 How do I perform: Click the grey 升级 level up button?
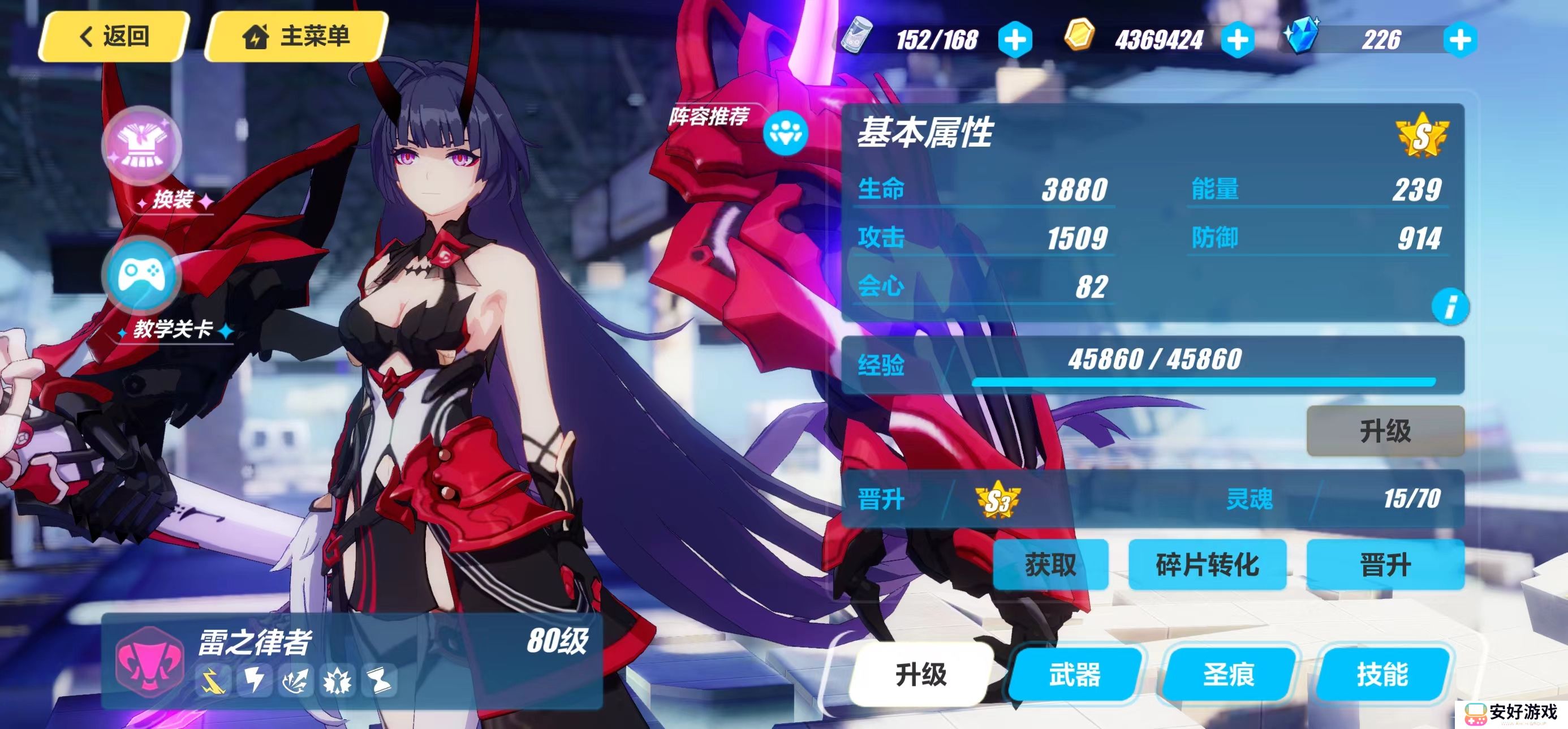[x=1385, y=431]
